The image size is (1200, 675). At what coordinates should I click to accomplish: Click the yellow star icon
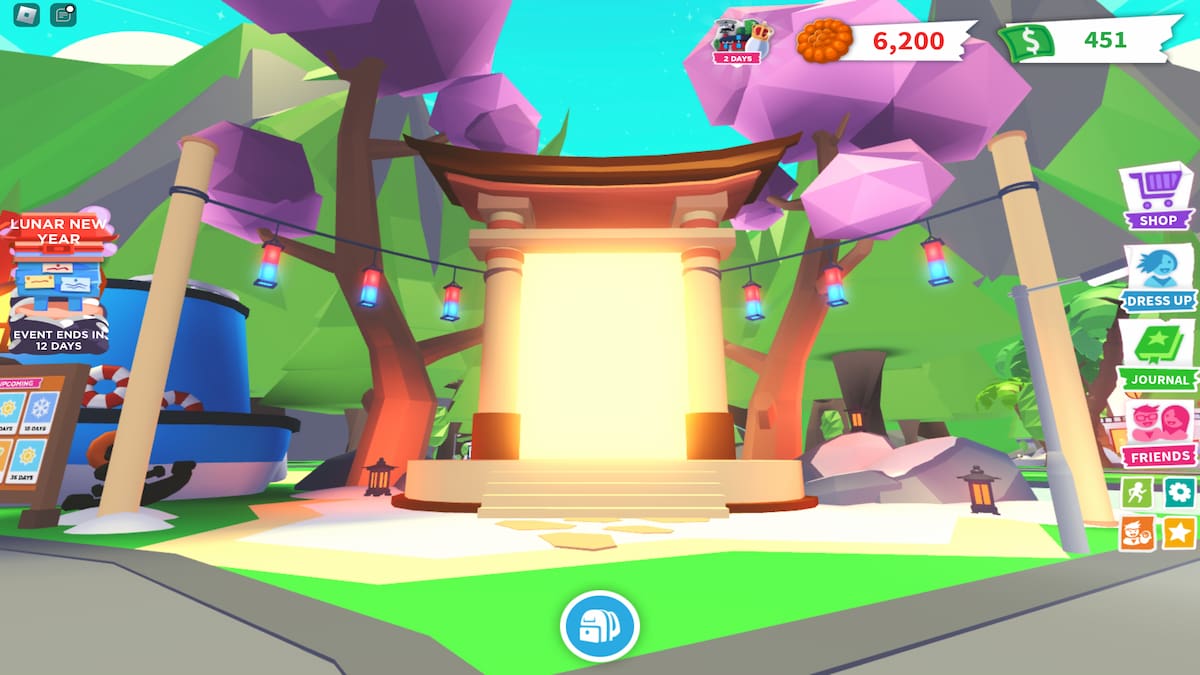pyautogui.click(x=1179, y=533)
